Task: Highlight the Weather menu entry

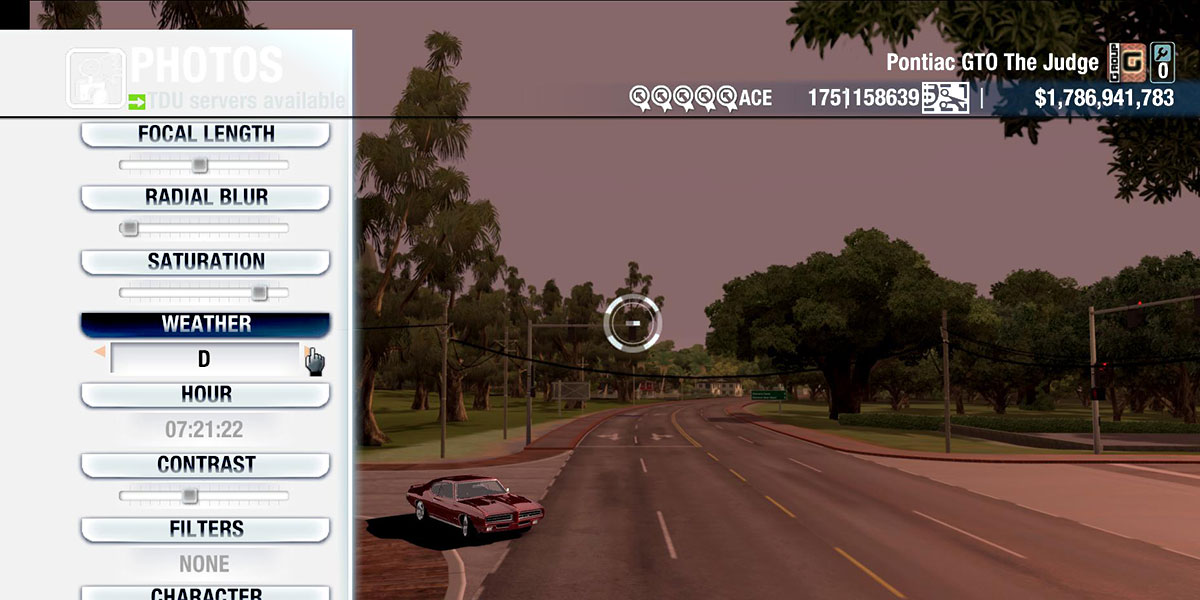Action: point(205,325)
